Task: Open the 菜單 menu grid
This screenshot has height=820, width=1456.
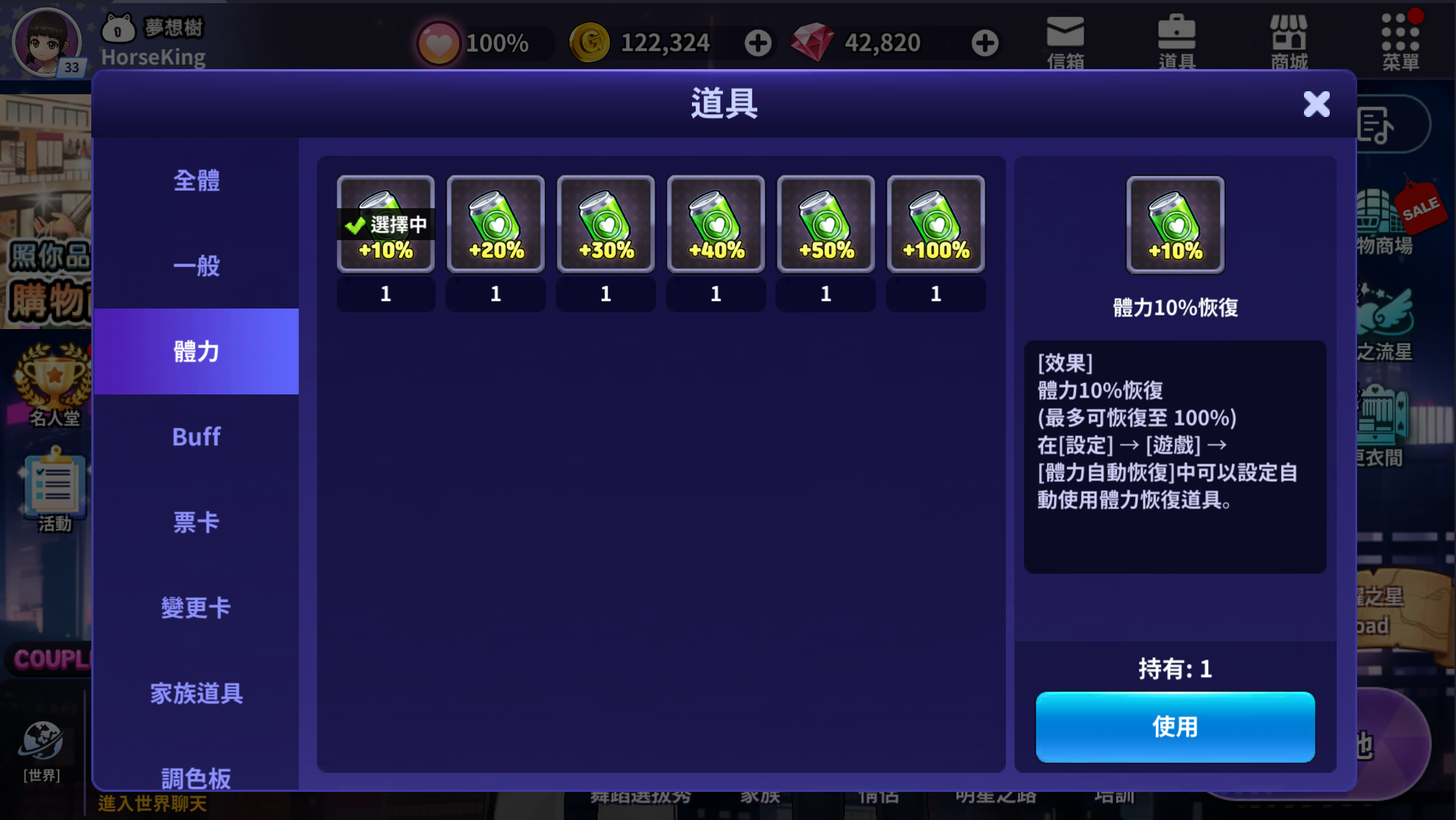Action: pyautogui.click(x=1400, y=42)
